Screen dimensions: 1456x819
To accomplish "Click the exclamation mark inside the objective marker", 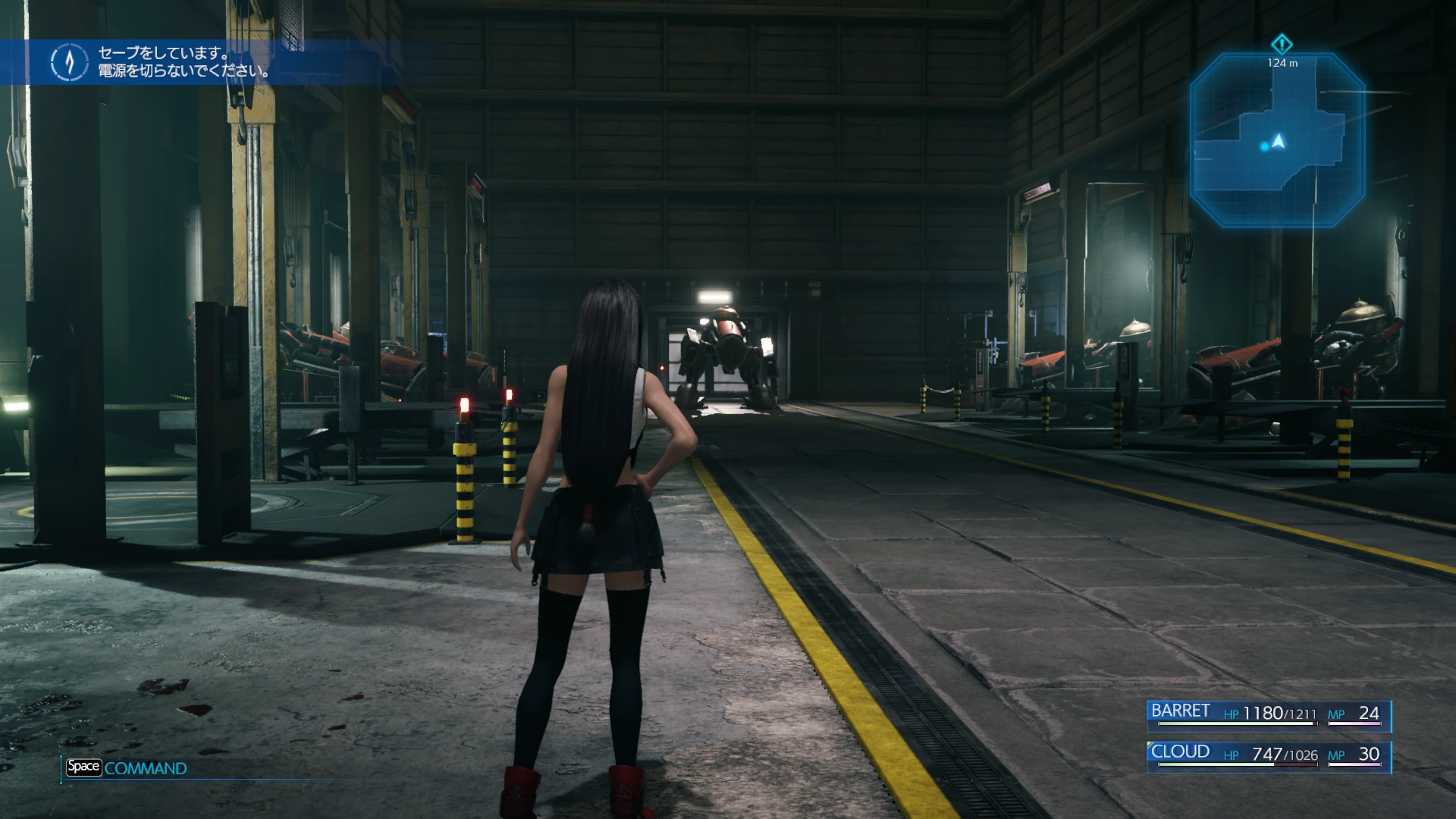I will click(1282, 44).
